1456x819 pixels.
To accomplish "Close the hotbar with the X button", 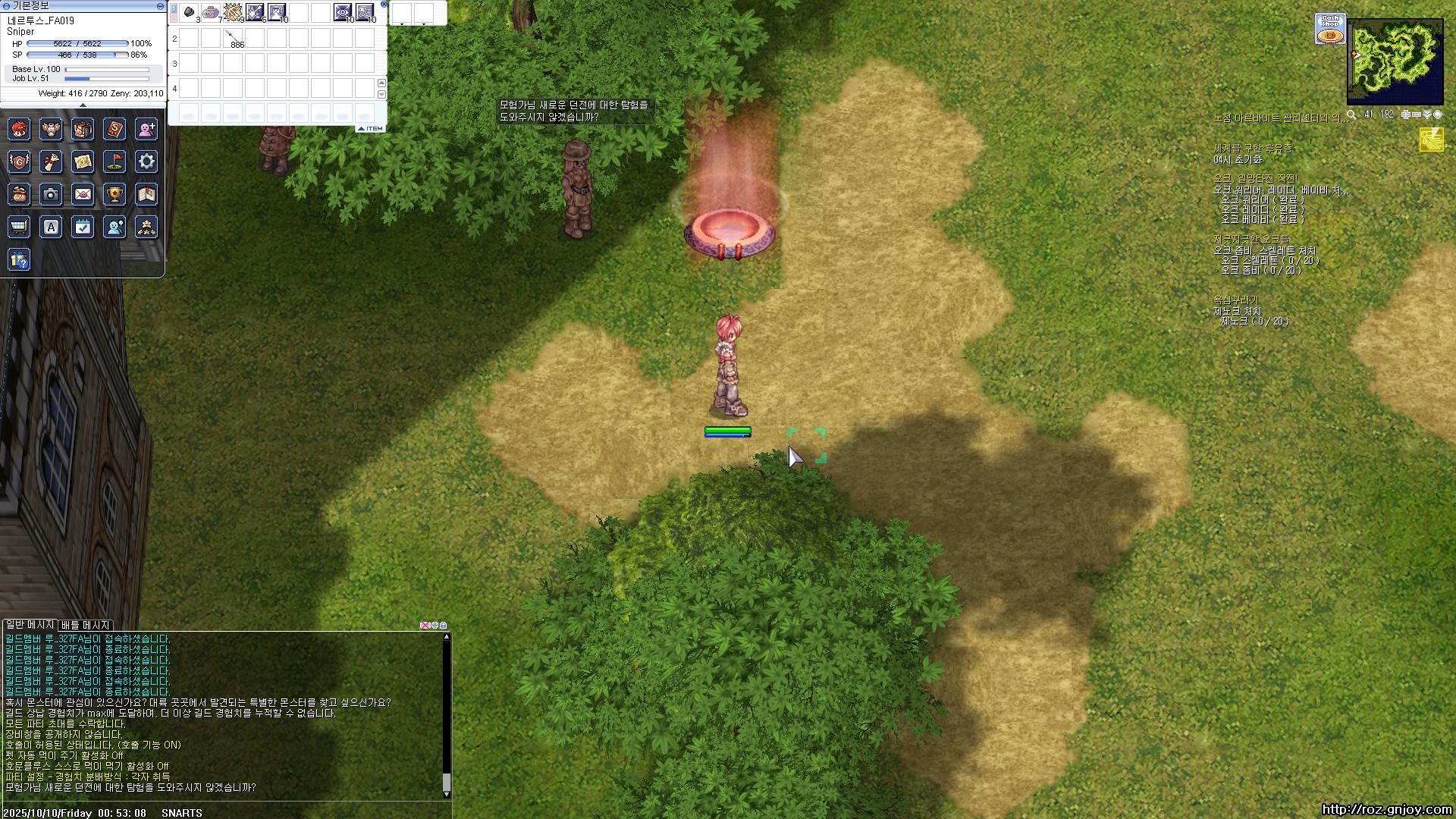I will tap(384, 5).
